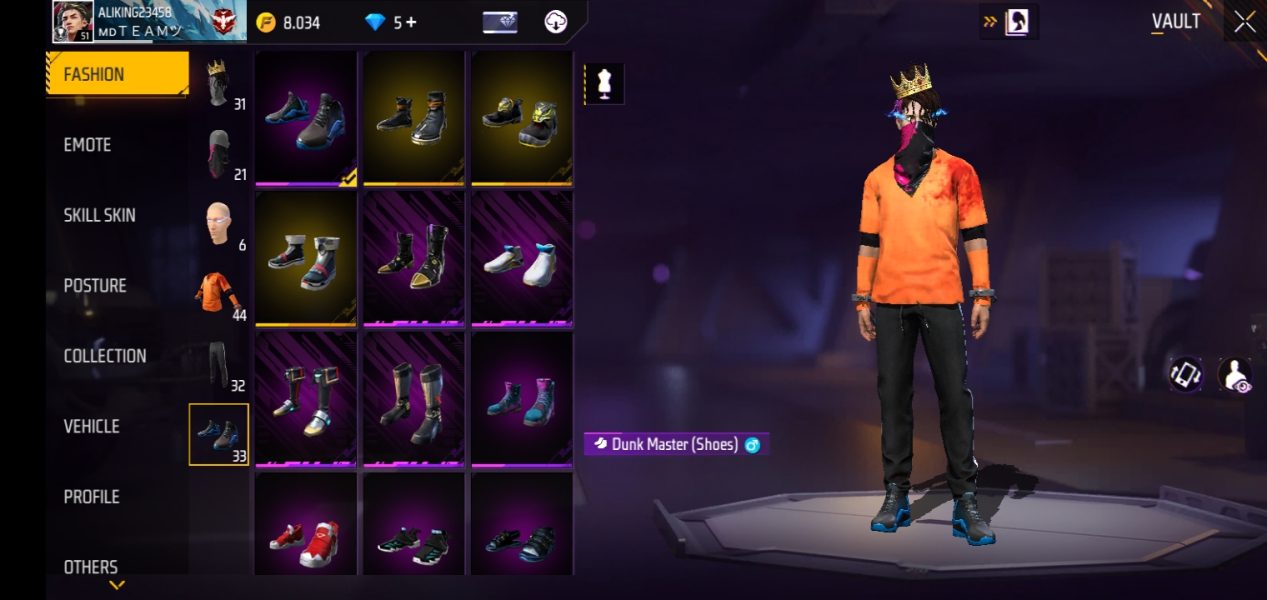Choose the black pants subcategory
This screenshot has width=1267, height=600.
tap(219, 365)
